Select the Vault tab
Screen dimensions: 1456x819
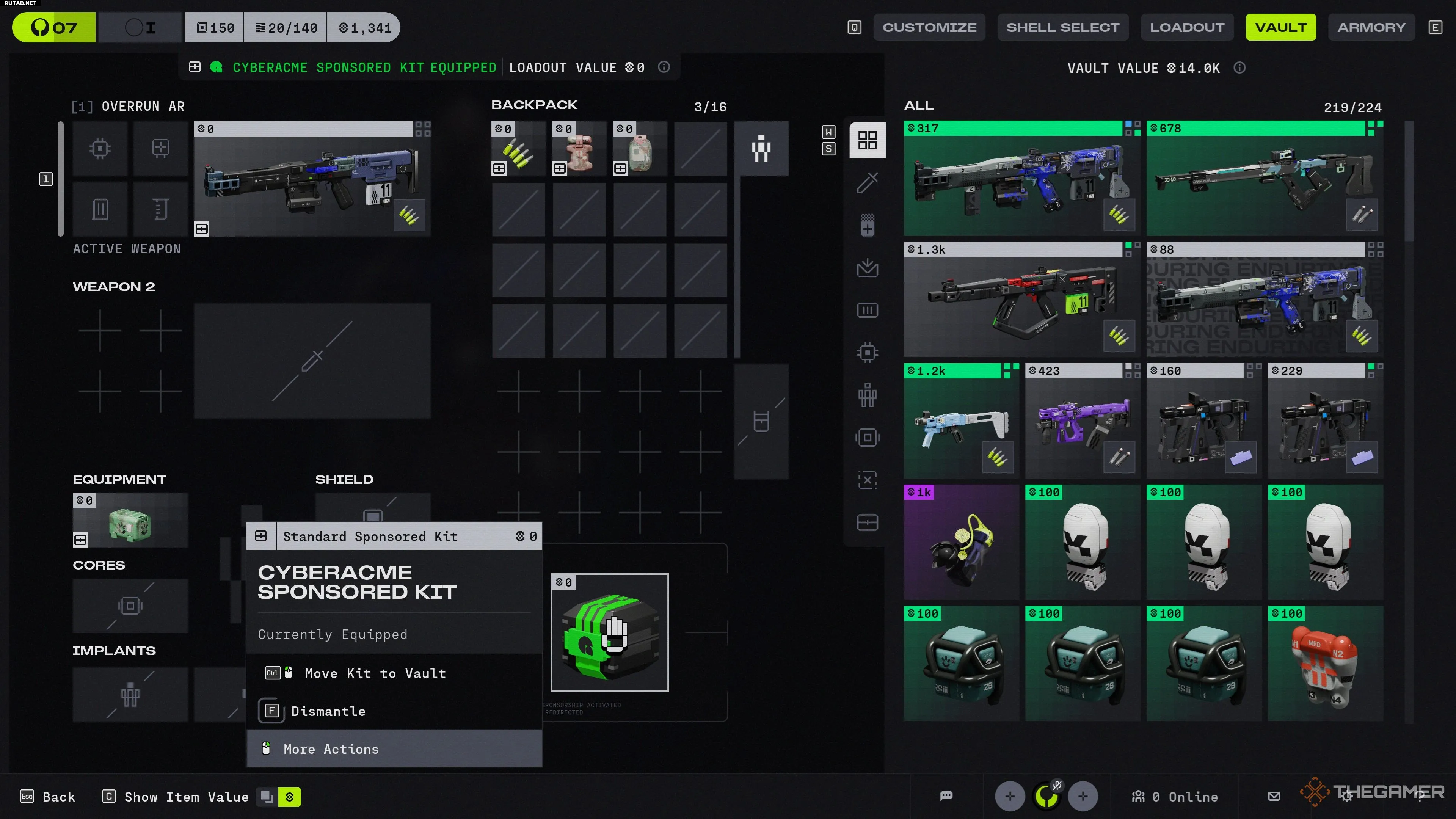point(1281,27)
